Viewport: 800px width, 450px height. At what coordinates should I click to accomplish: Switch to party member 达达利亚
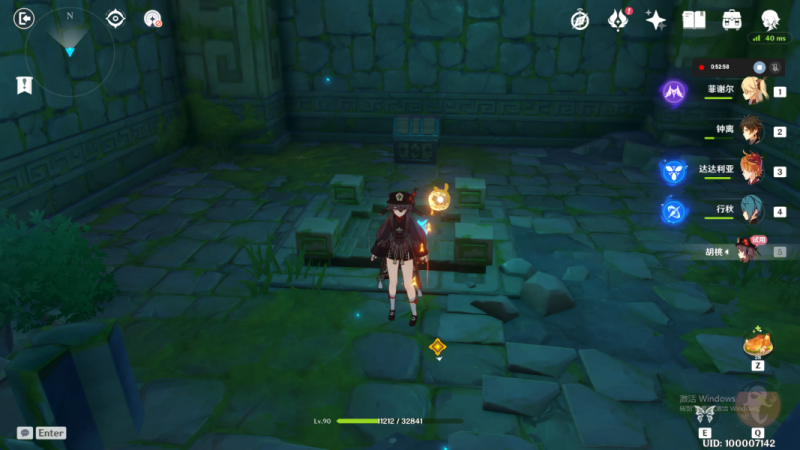(752, 171)
